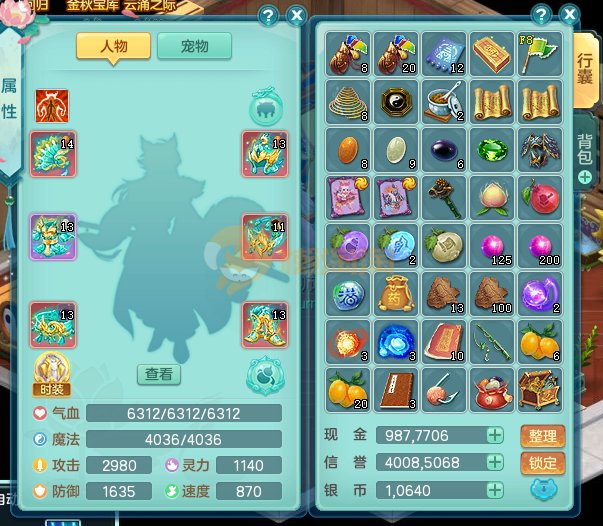Add silver with the 银币 plus button
Viewport: 603px width, 526px height.
pyautogui.click(x=494, y=490)
